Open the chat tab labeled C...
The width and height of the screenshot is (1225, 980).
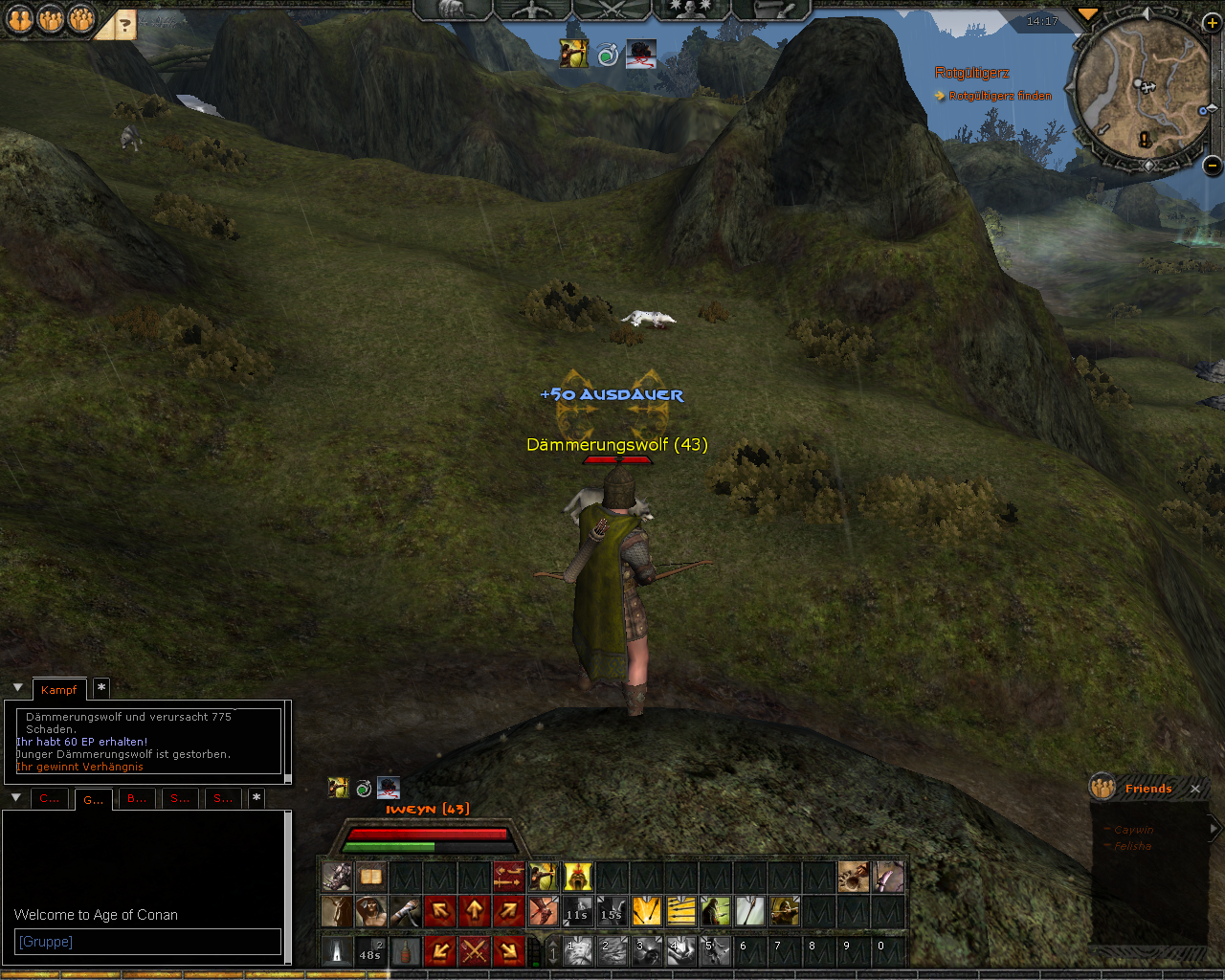[49, 798]
